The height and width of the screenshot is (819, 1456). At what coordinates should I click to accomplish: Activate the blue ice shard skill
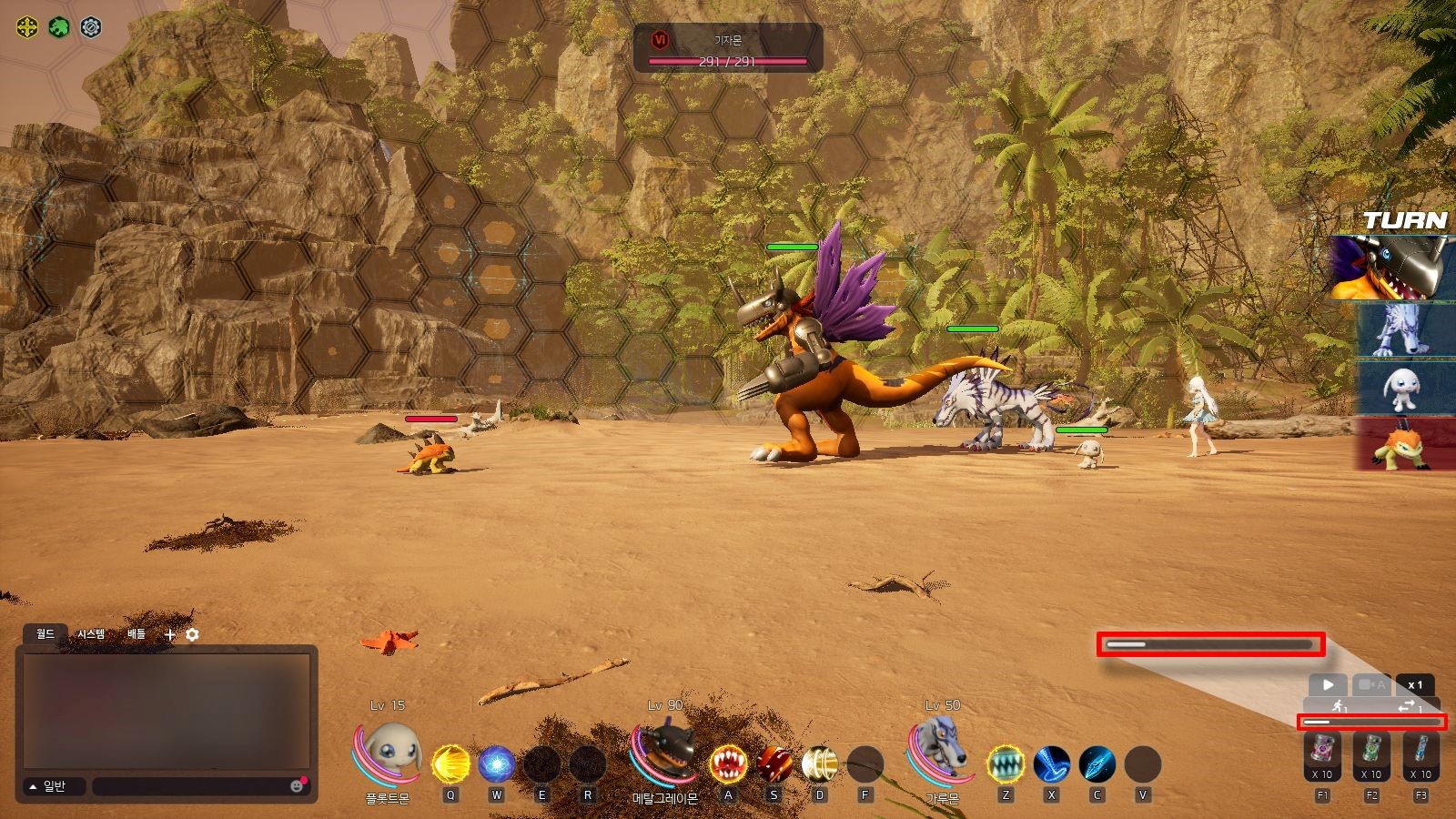1097,764
